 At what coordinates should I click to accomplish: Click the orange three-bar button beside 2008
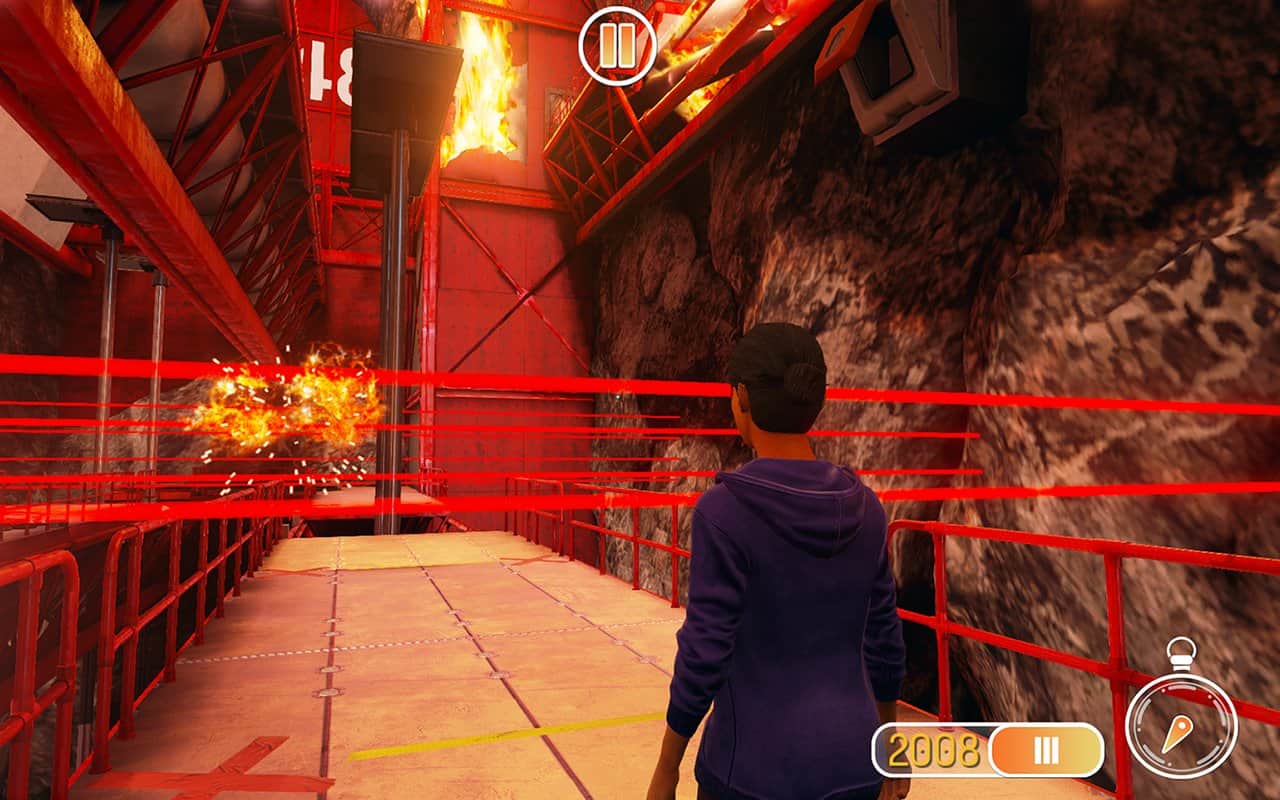(x=1046, y=750)
